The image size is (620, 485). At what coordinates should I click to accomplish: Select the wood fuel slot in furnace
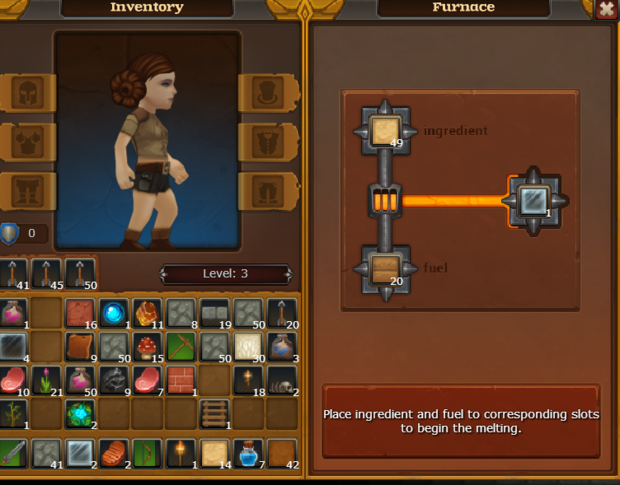384,268
